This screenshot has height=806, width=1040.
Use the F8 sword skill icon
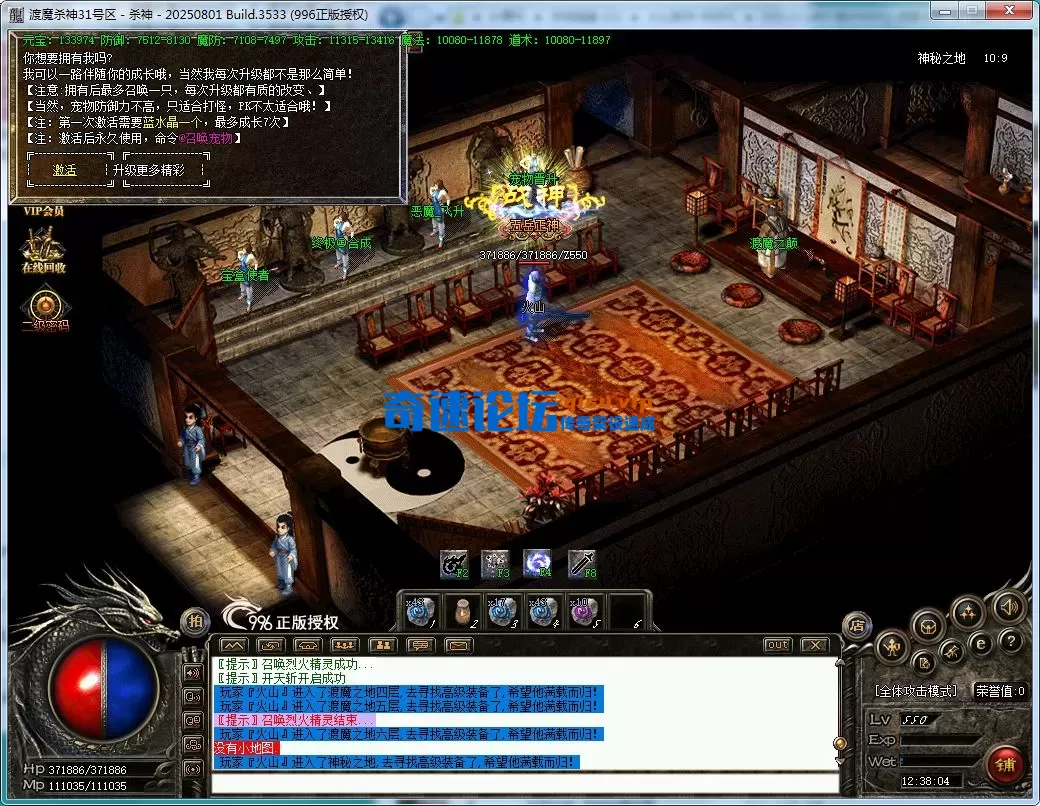[583, 564]
